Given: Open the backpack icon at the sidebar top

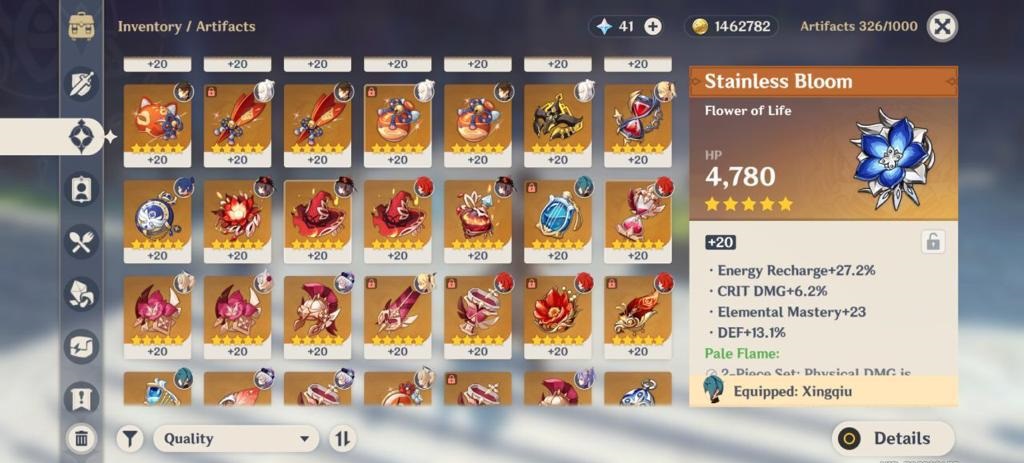Looking at the screenshot, I should (82, 27).
